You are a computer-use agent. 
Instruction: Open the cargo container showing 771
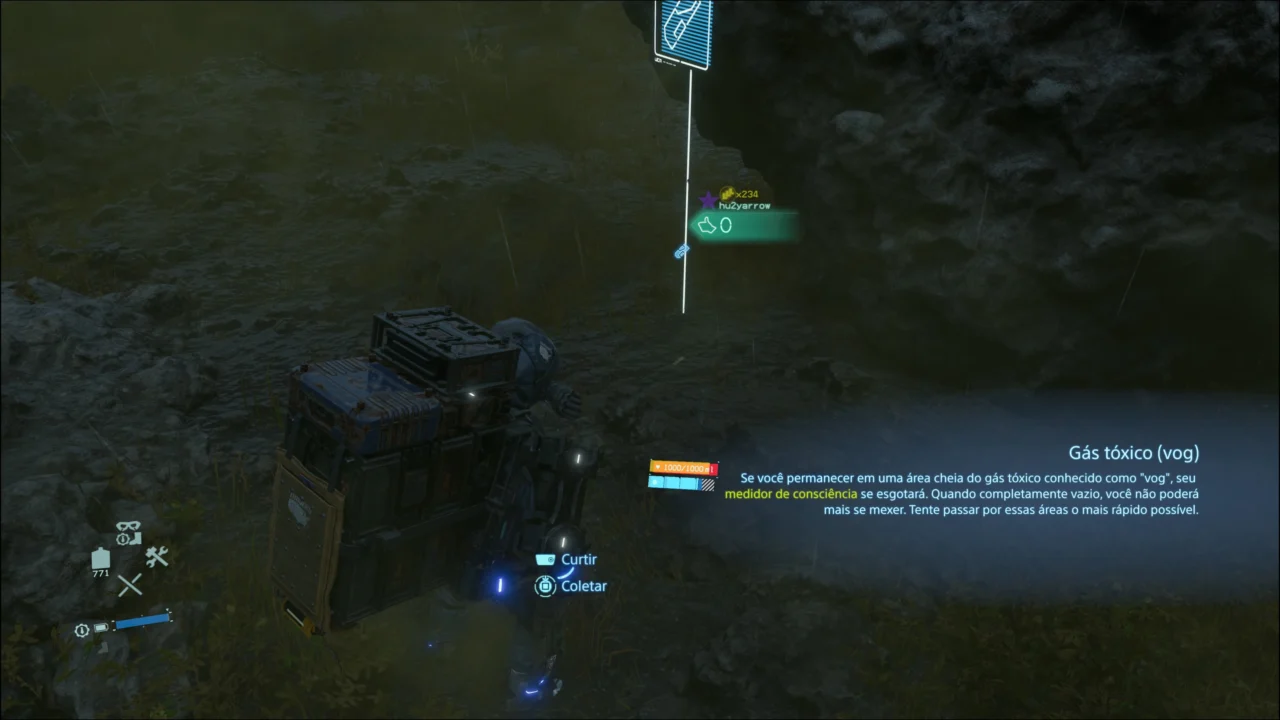[x=101, y=558]
